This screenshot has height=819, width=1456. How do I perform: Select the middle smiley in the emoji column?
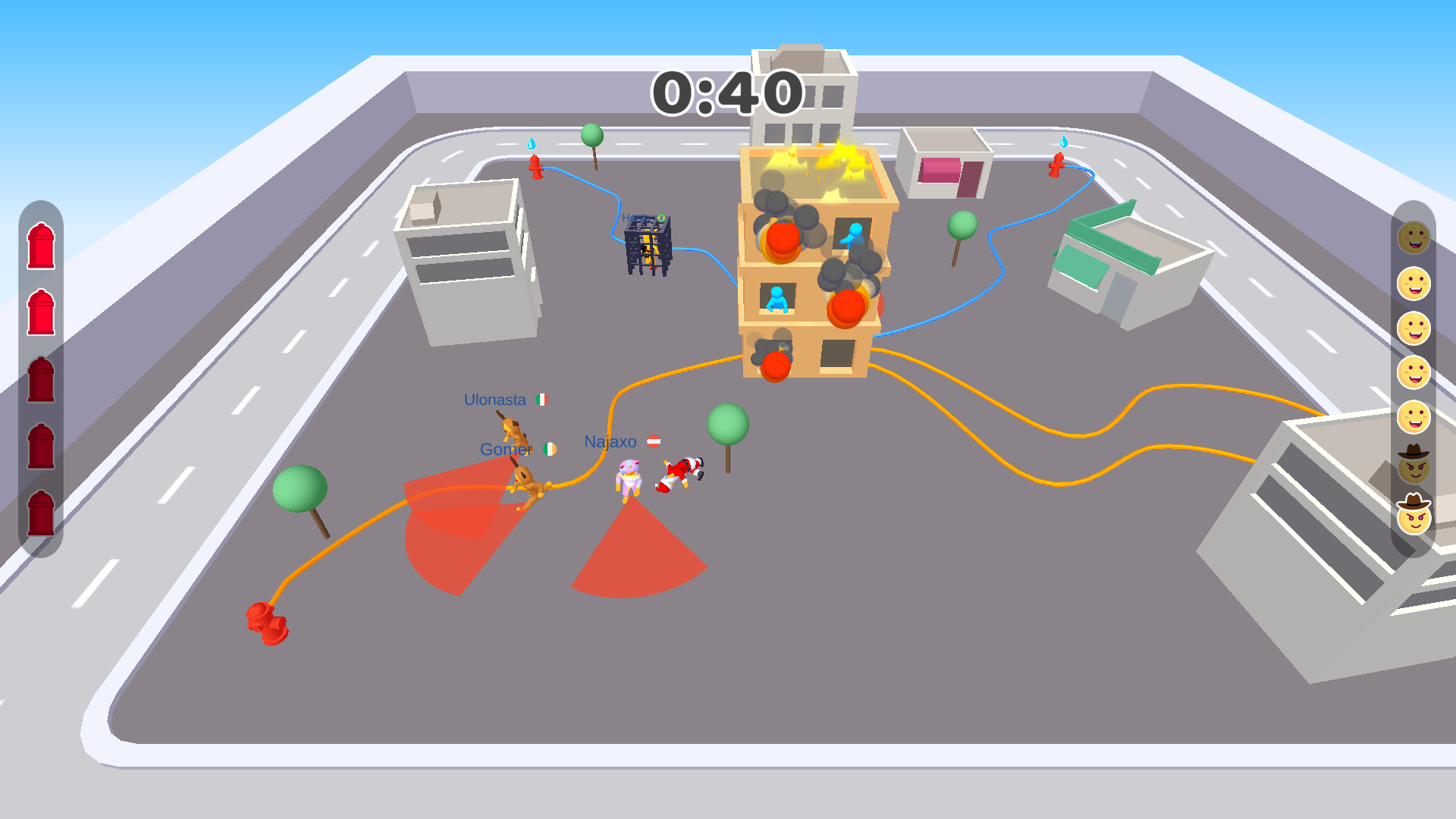[x=1415, y=372]
